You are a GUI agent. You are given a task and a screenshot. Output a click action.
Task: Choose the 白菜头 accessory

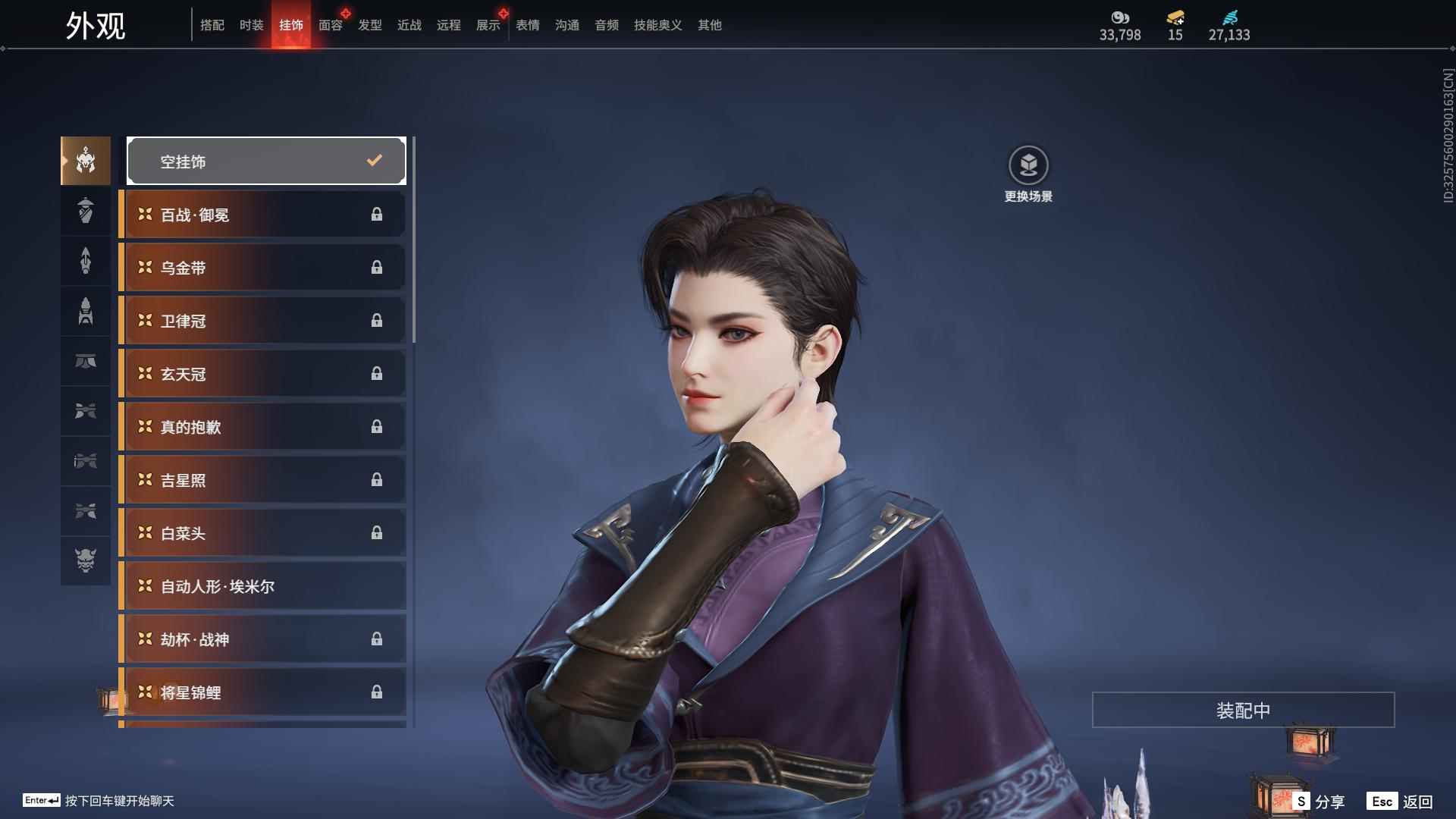[x=263, y=533]
